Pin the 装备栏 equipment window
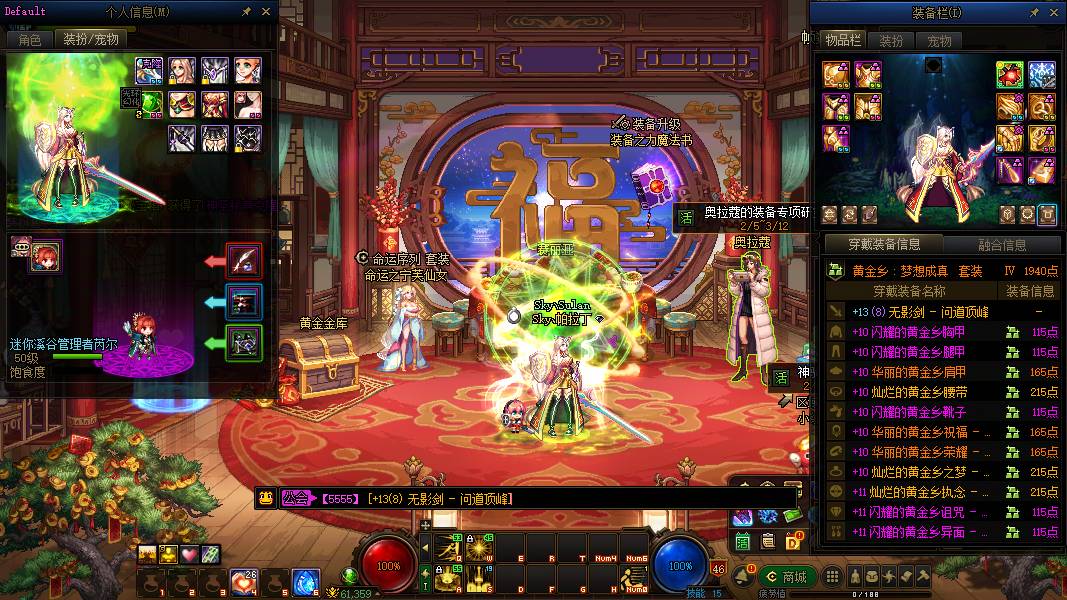 [1030, 13]
